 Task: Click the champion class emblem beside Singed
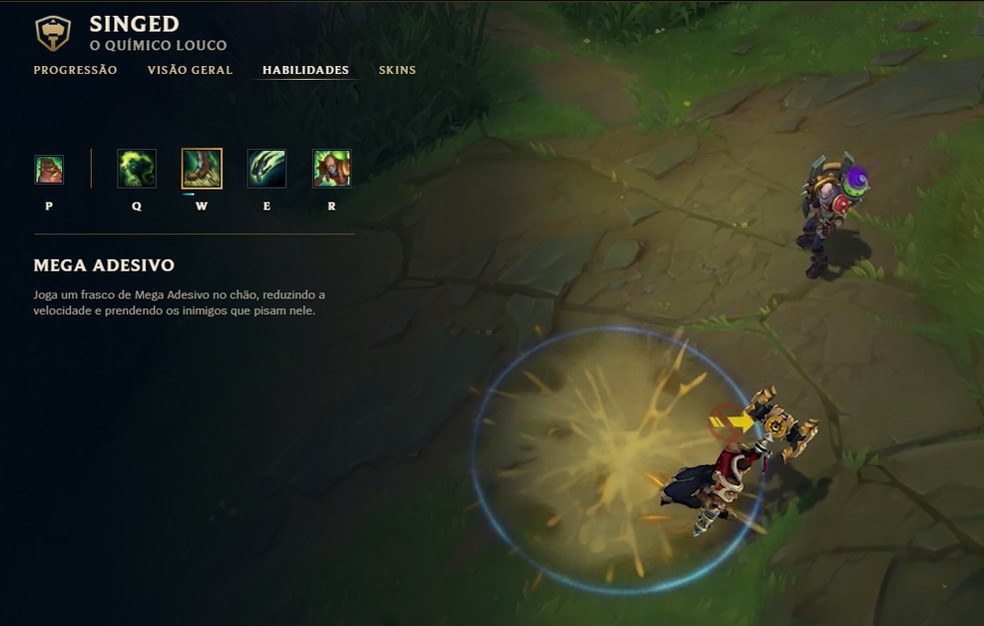(53, 33)
